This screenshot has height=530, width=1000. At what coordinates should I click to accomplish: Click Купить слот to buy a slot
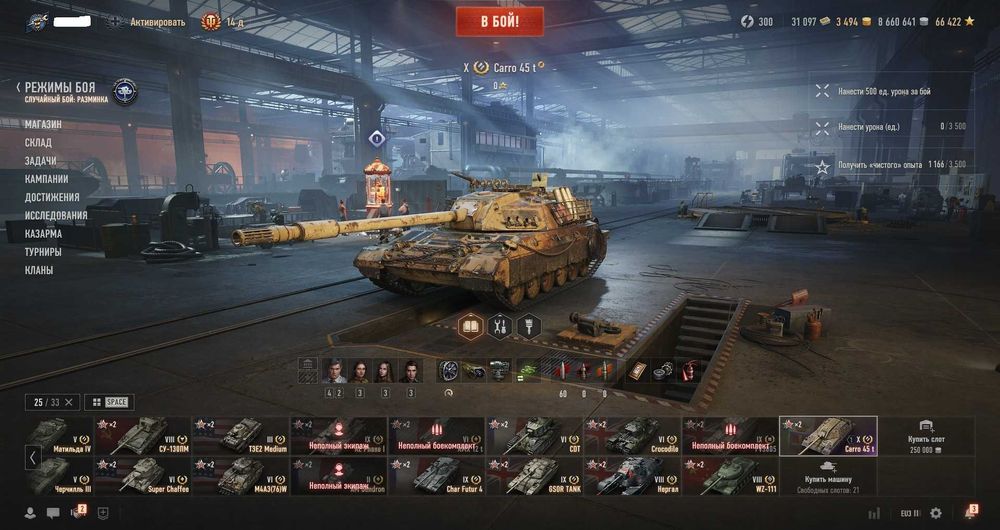click(926, 436)
